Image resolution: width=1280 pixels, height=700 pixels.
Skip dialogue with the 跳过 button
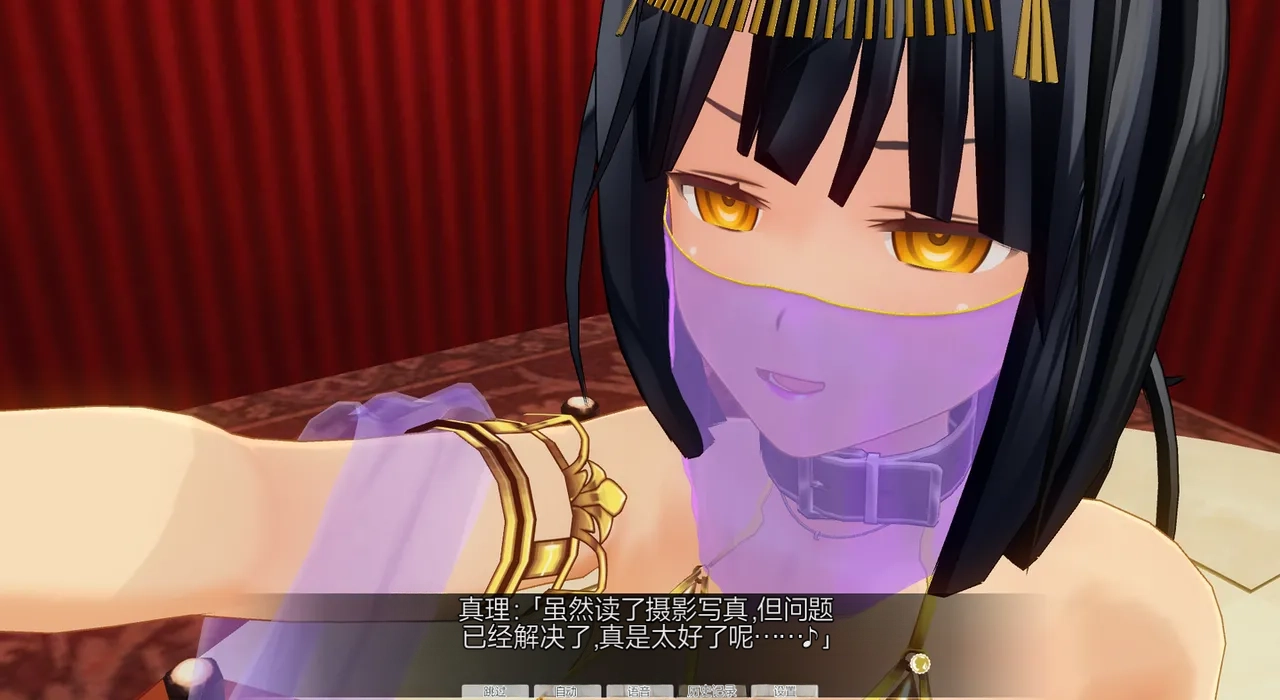(x=495, y=691)
